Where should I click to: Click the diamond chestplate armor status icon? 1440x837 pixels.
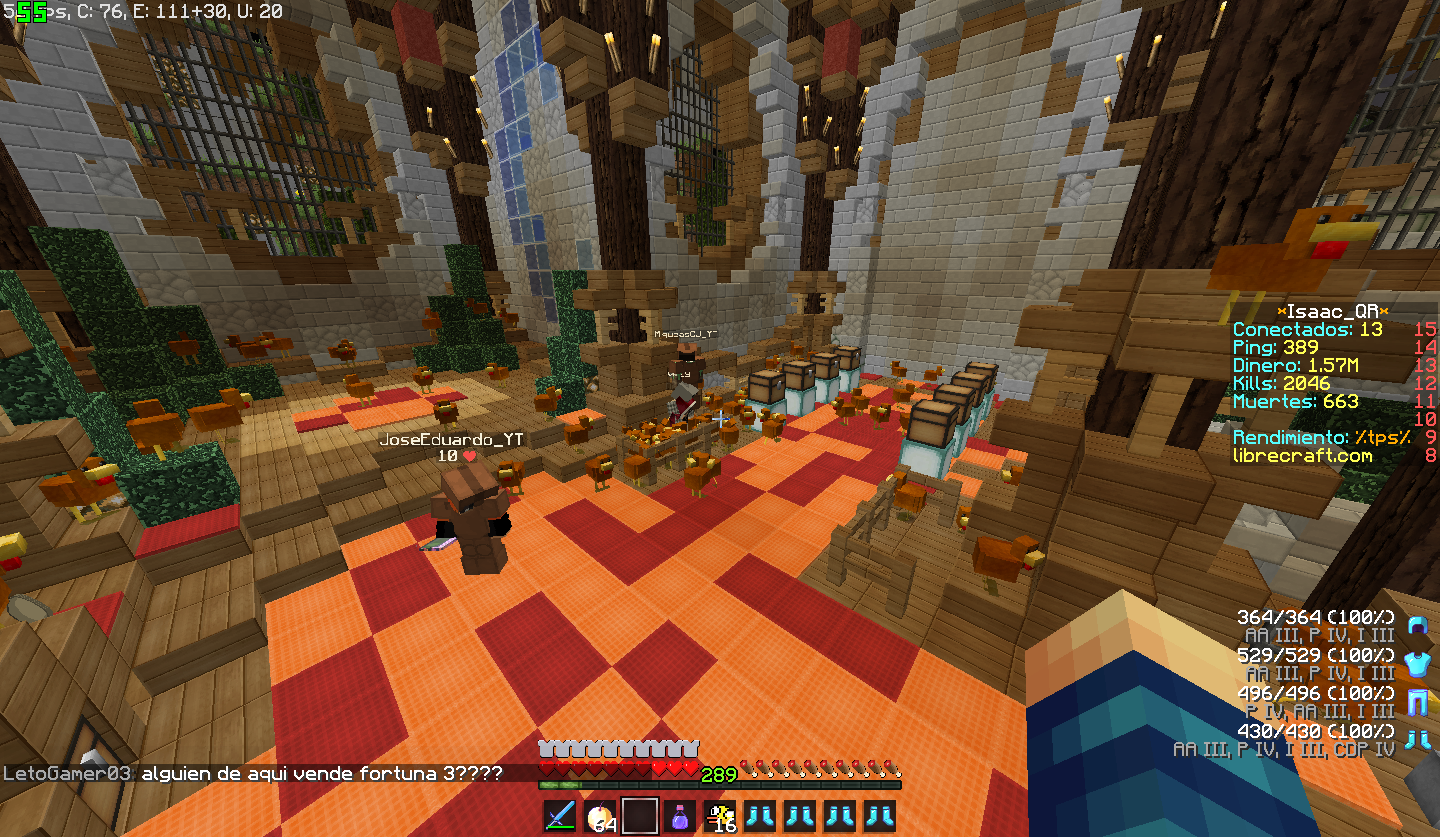1415,664
